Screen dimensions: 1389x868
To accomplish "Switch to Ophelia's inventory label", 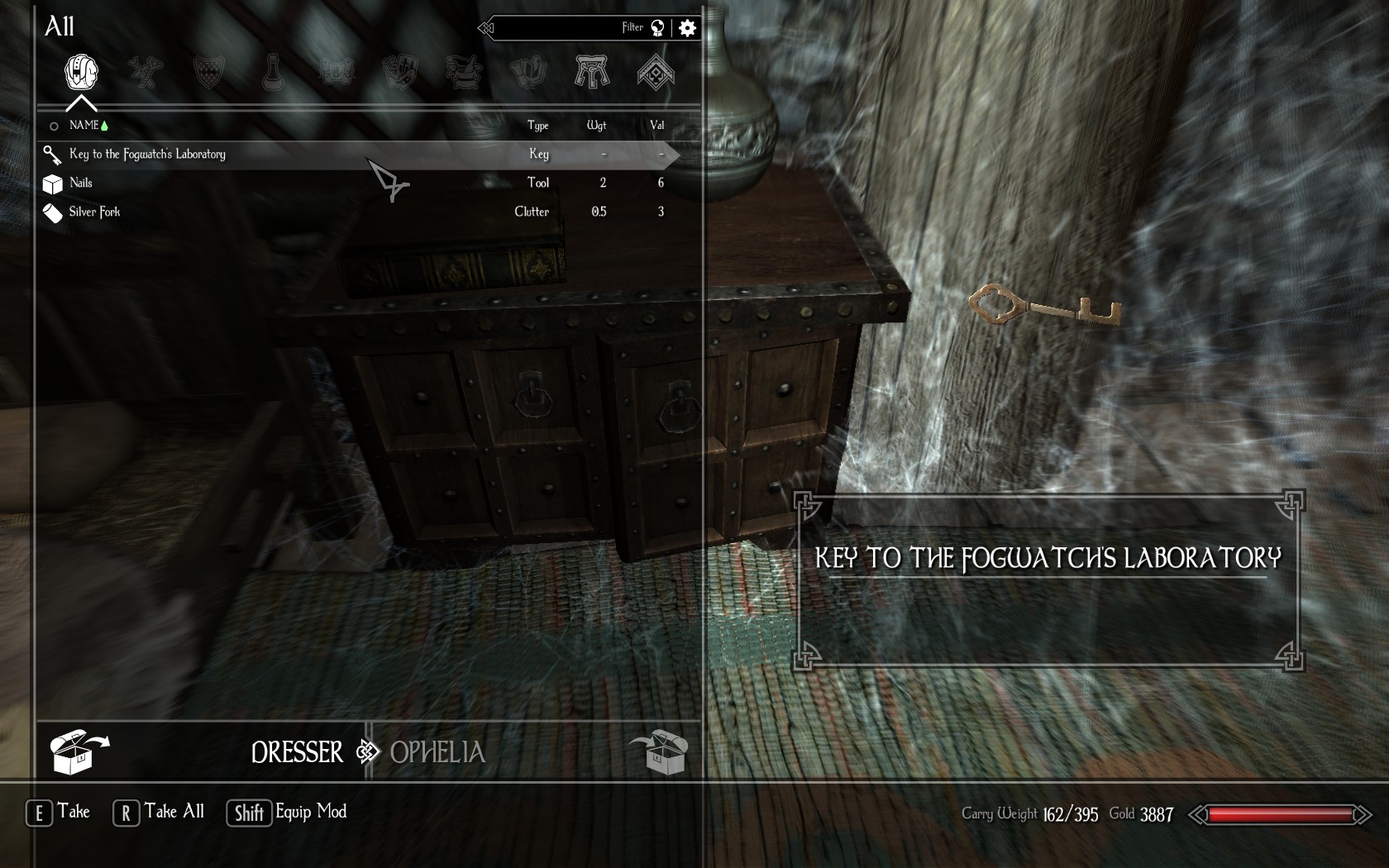I will (437, 752).
